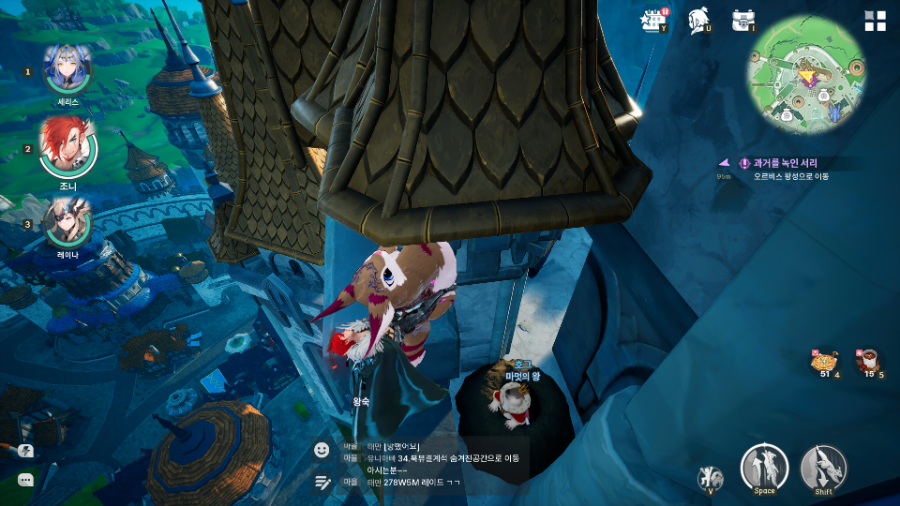This screenshot has width=900, height=506.
Task: Choose party member 레이나 portrait
Action: click(x=68, y=222)
